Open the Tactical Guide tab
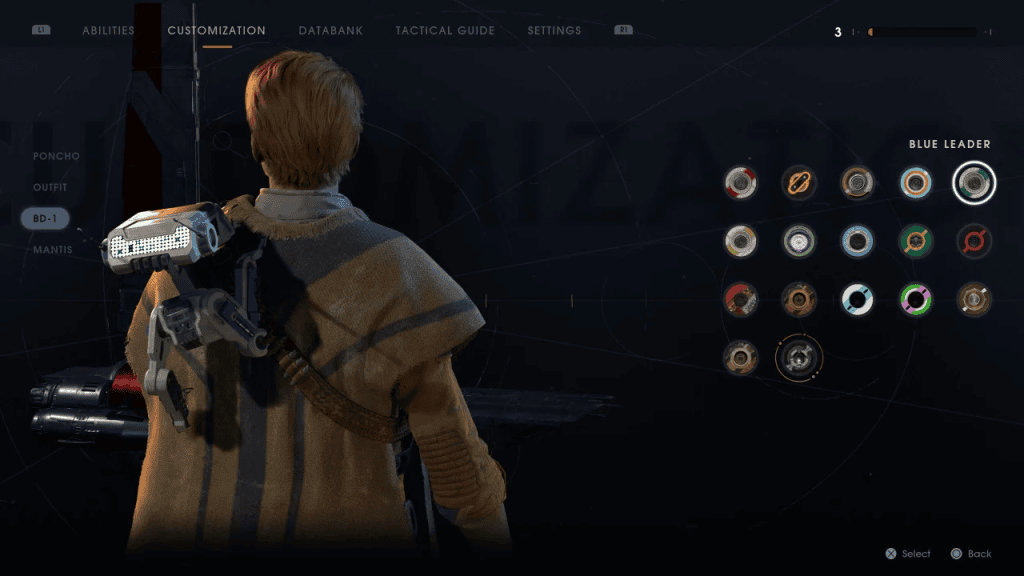1024x576 pixels. pyautogui.click(x=445, y=31)
